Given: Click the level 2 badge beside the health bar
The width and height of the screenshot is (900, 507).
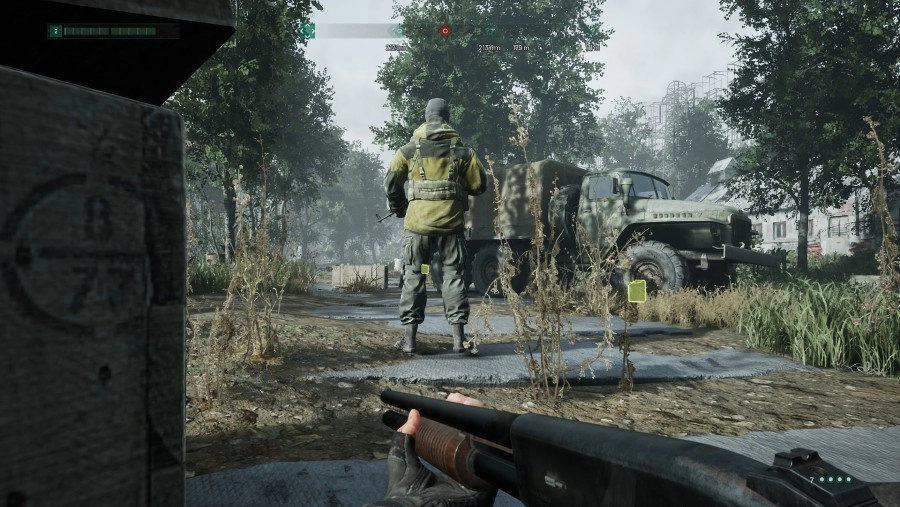Looking at the screenshot, I should 56,31.
